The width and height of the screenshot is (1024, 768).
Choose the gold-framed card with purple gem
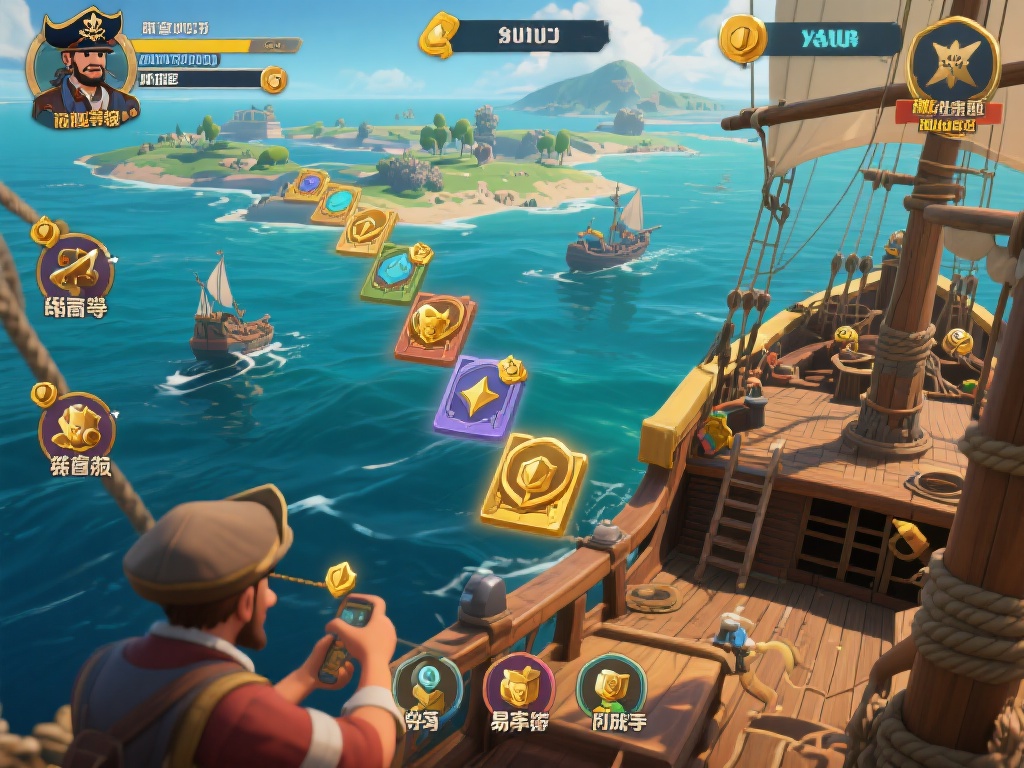coord(308,185)
